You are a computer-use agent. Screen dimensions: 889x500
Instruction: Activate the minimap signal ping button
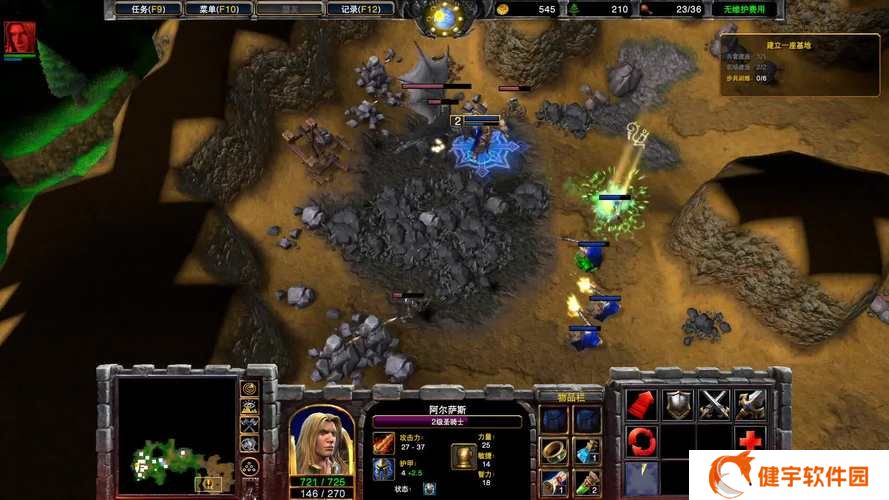250,388
